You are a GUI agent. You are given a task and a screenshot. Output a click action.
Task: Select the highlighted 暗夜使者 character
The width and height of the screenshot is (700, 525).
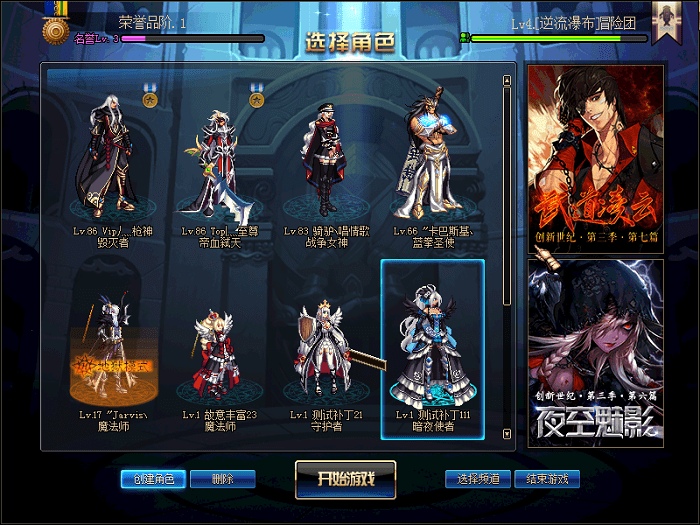click(x=431, y=350)
